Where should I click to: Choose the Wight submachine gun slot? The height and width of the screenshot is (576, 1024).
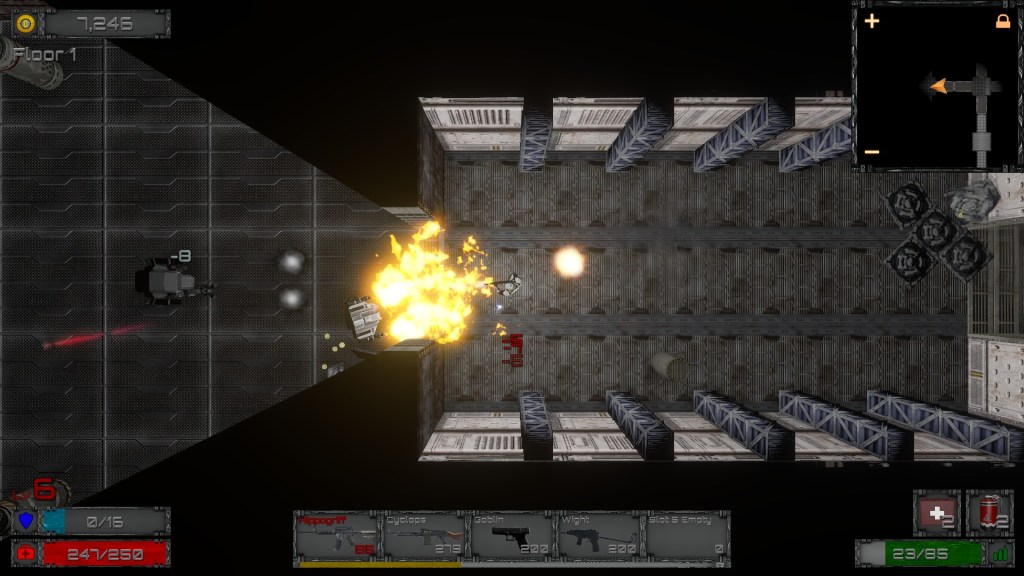598,537
